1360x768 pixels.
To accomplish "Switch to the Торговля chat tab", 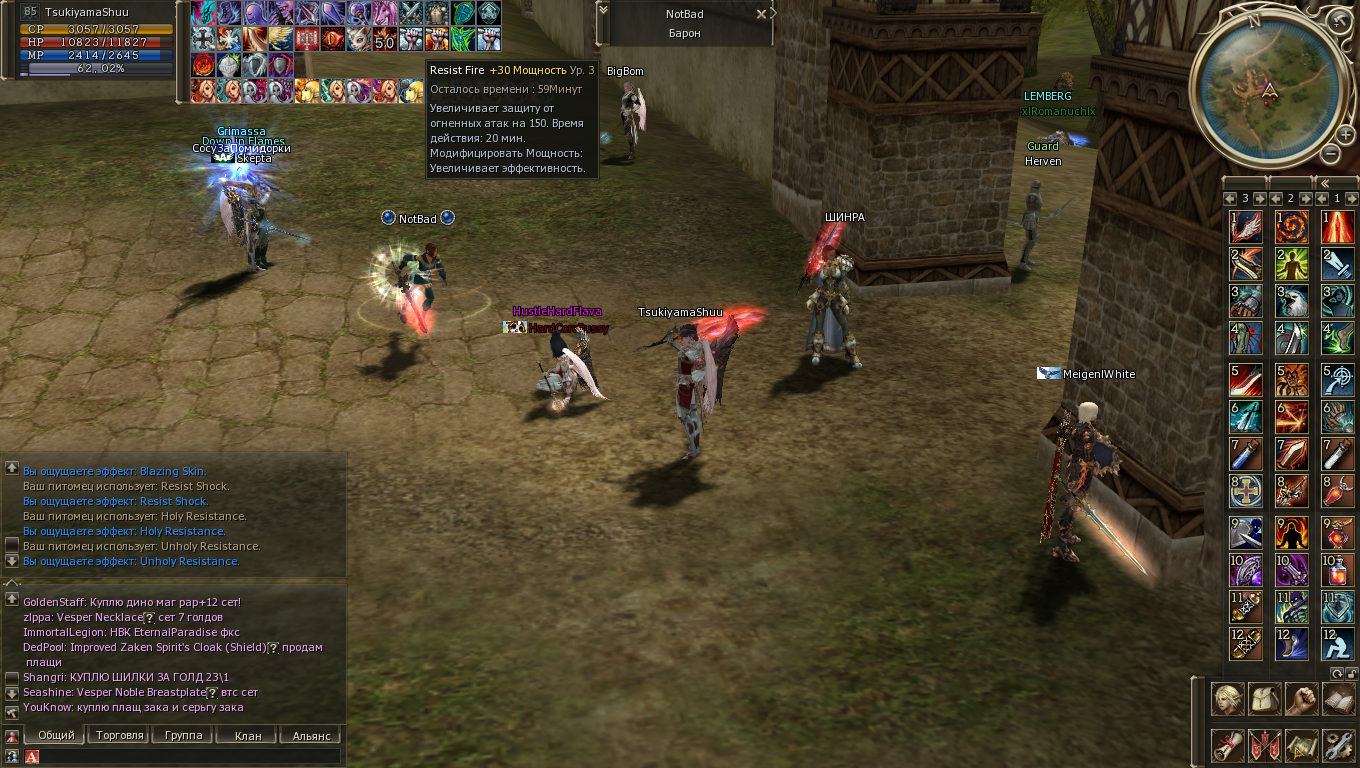I will coord(120,735).
